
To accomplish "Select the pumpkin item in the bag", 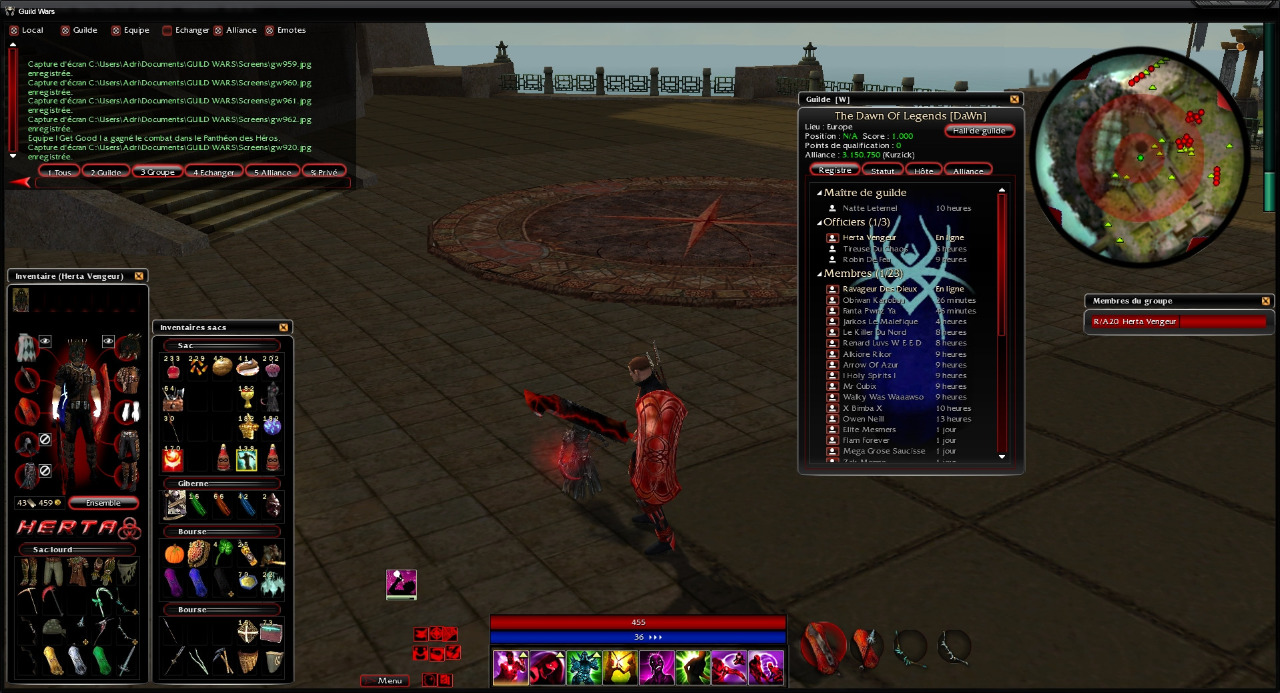I will pyautogui.click(x=174, y=553).
